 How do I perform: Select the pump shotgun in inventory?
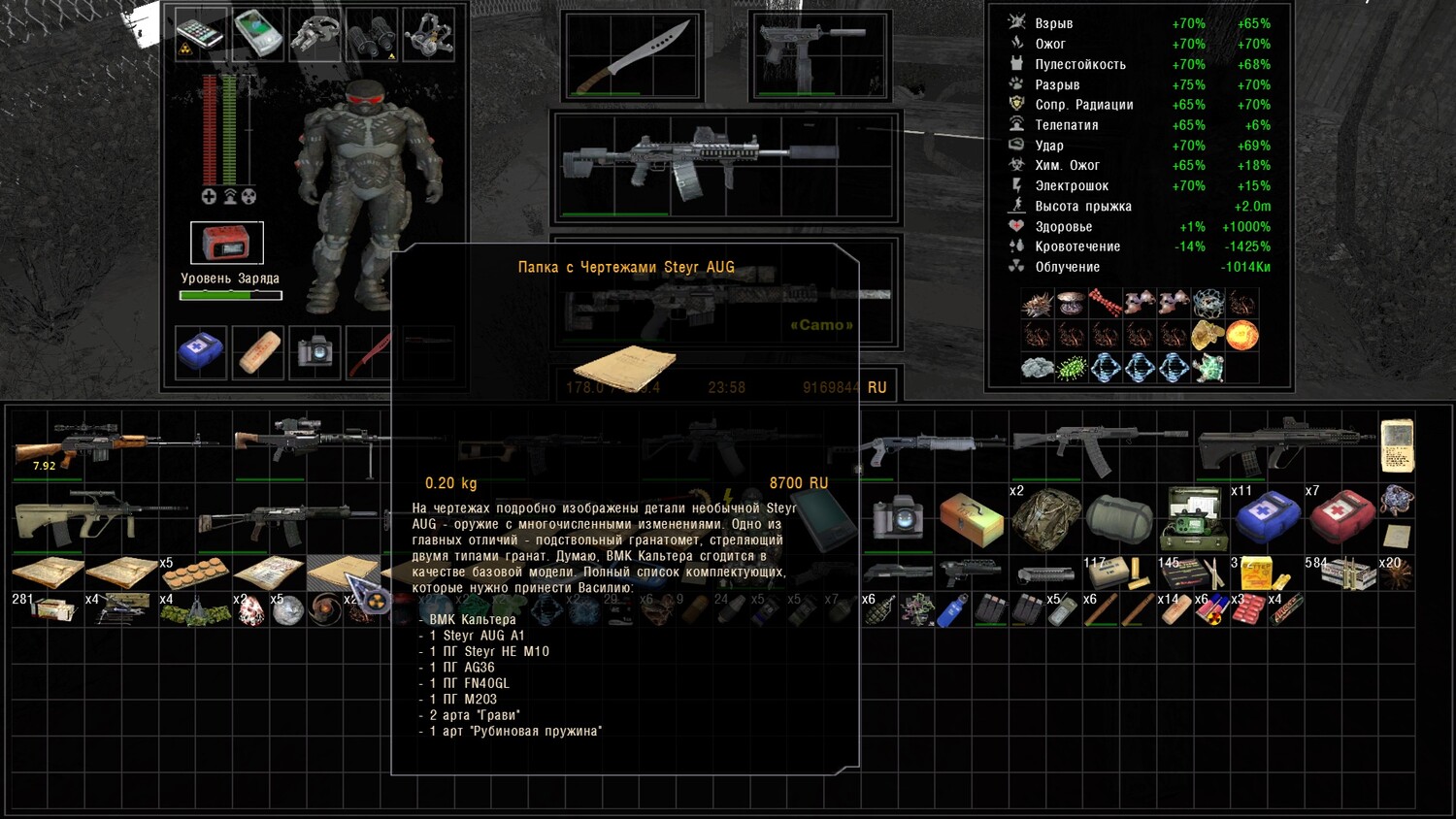[x=930, y=446]
